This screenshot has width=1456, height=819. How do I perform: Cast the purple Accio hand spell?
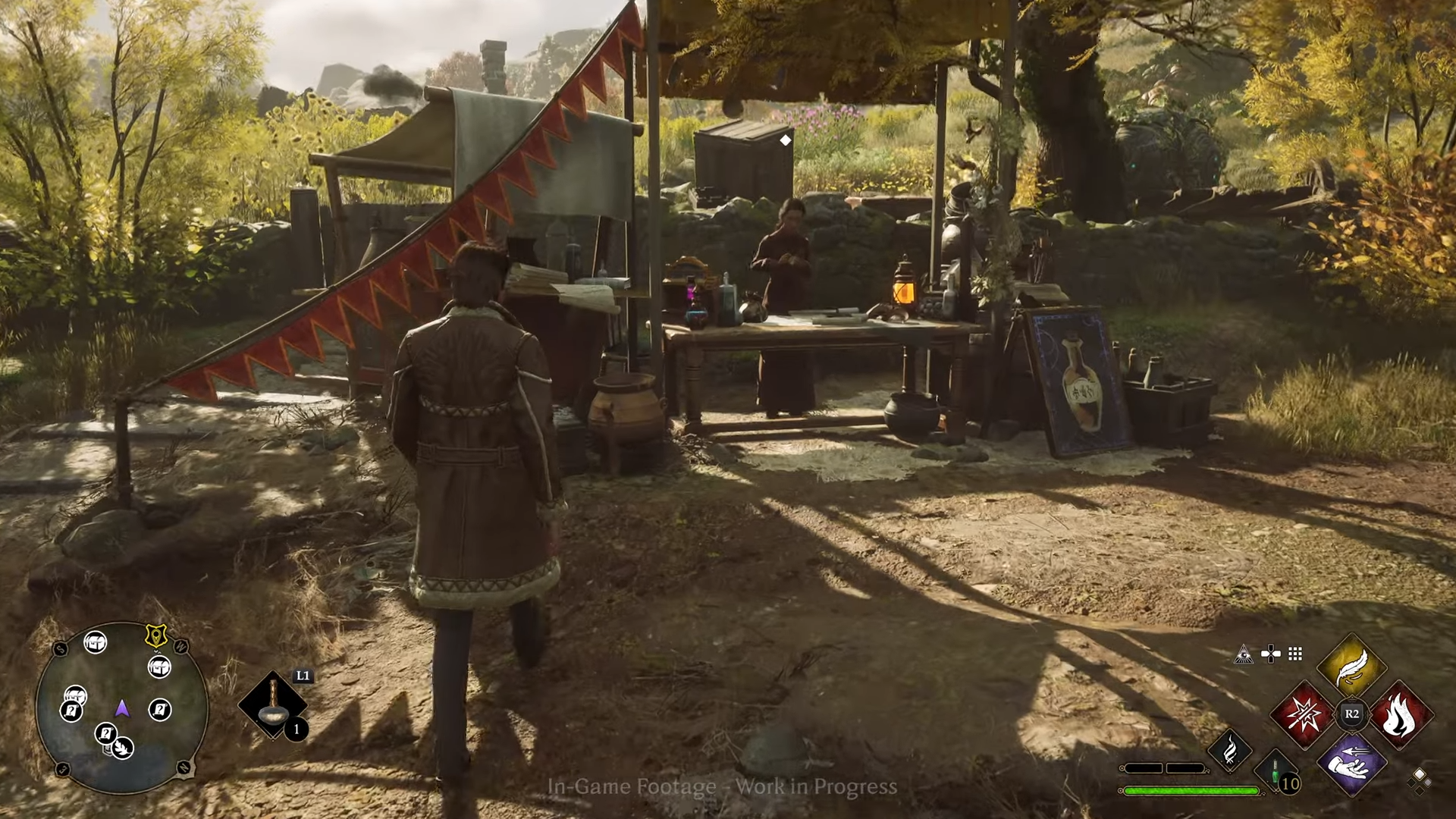1351,763
